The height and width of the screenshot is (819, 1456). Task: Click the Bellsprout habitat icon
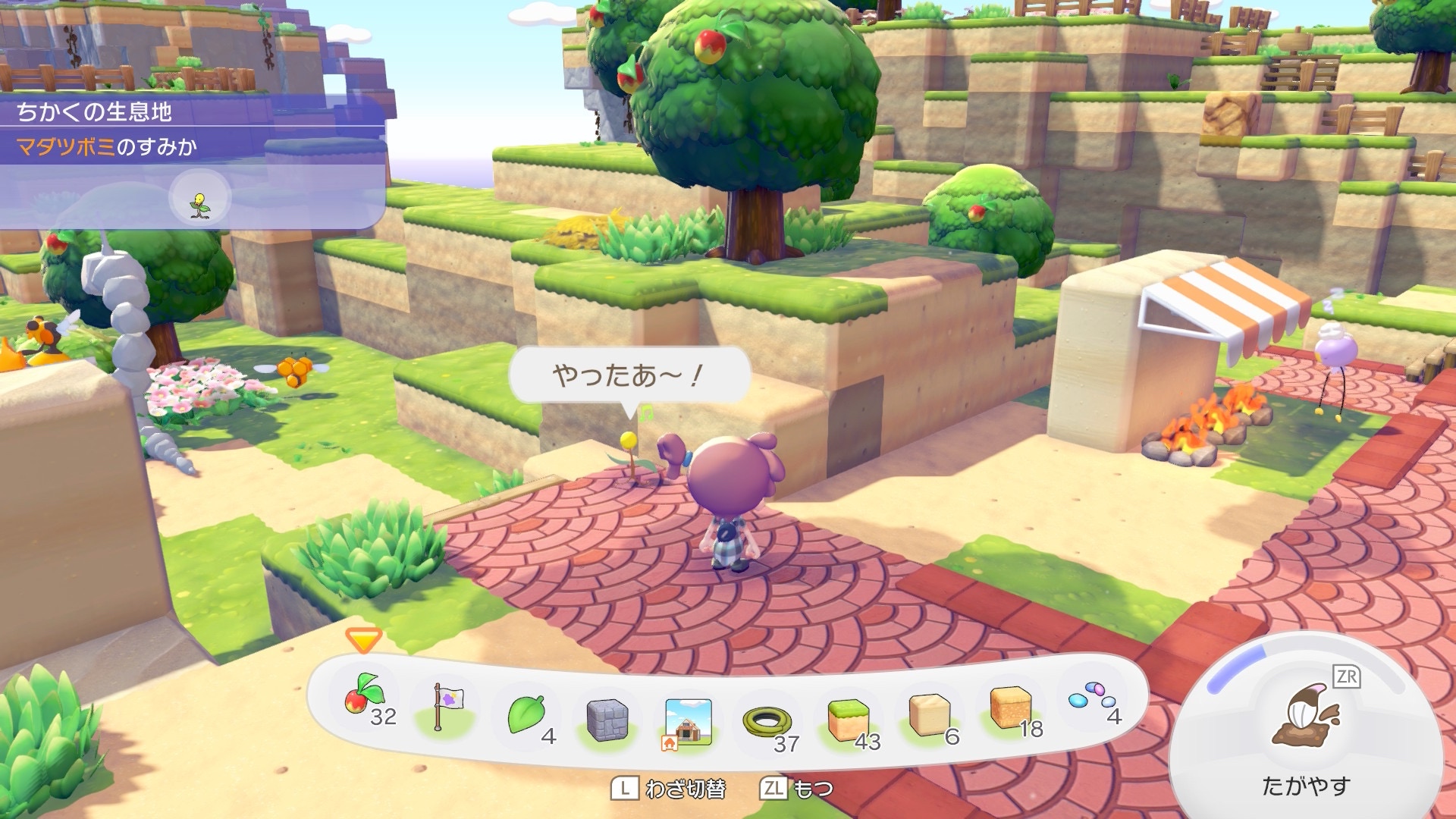pyautogui.click(x=200, y=204)
